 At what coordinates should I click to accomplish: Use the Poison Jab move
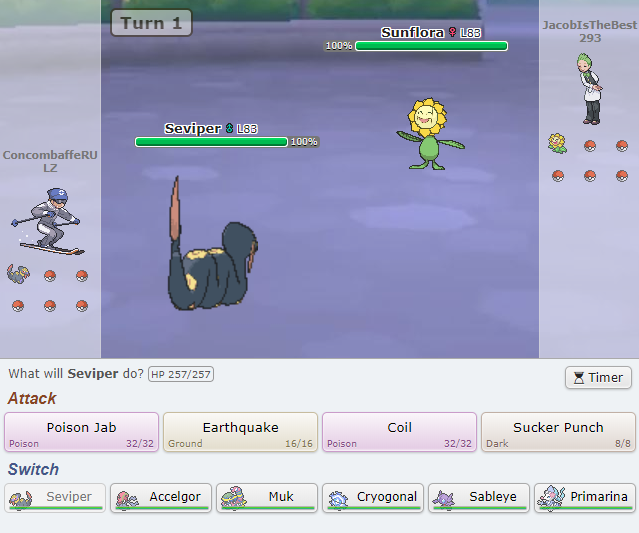[81, 432]
